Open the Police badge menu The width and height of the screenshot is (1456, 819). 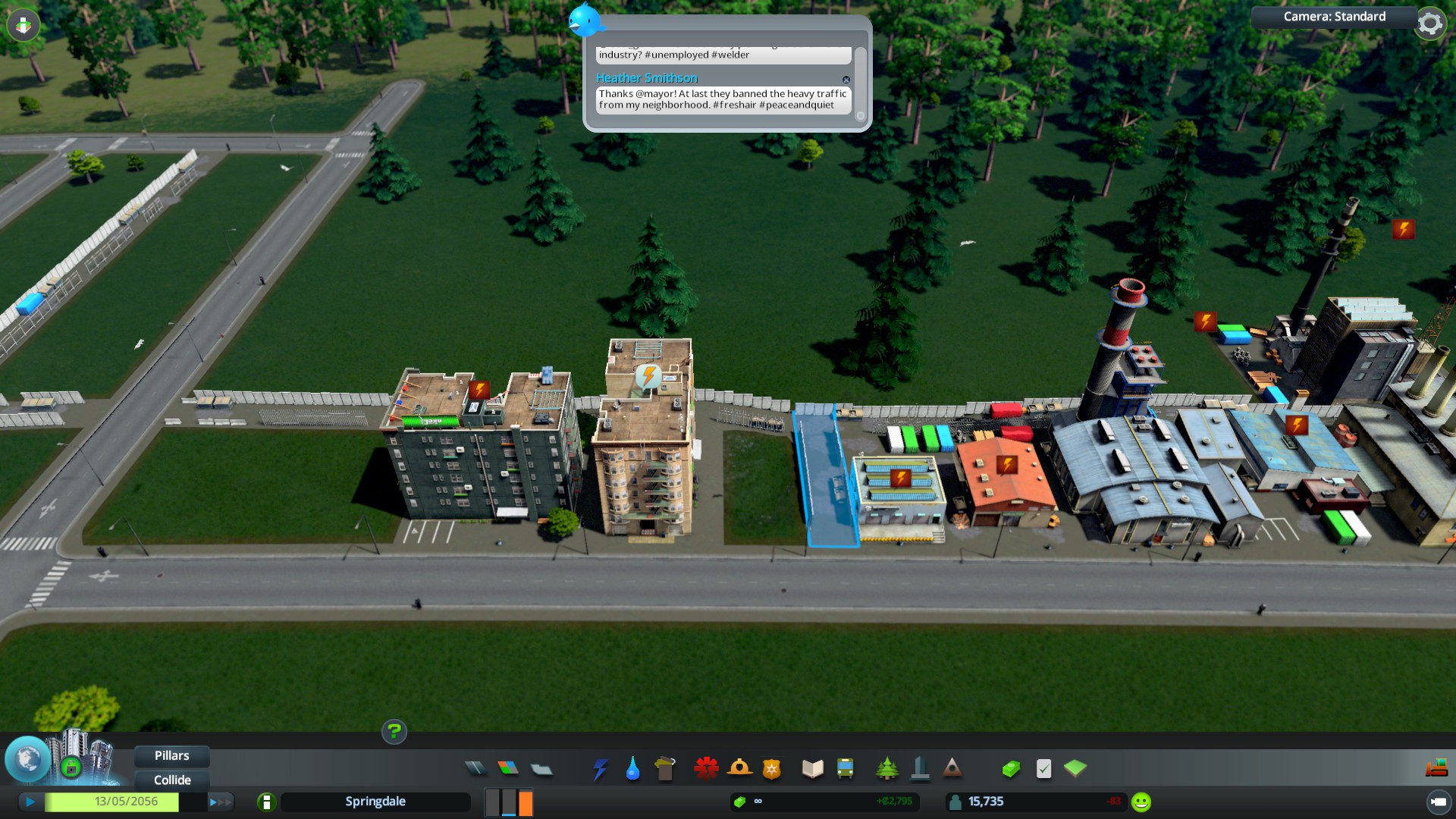[772, 769]
